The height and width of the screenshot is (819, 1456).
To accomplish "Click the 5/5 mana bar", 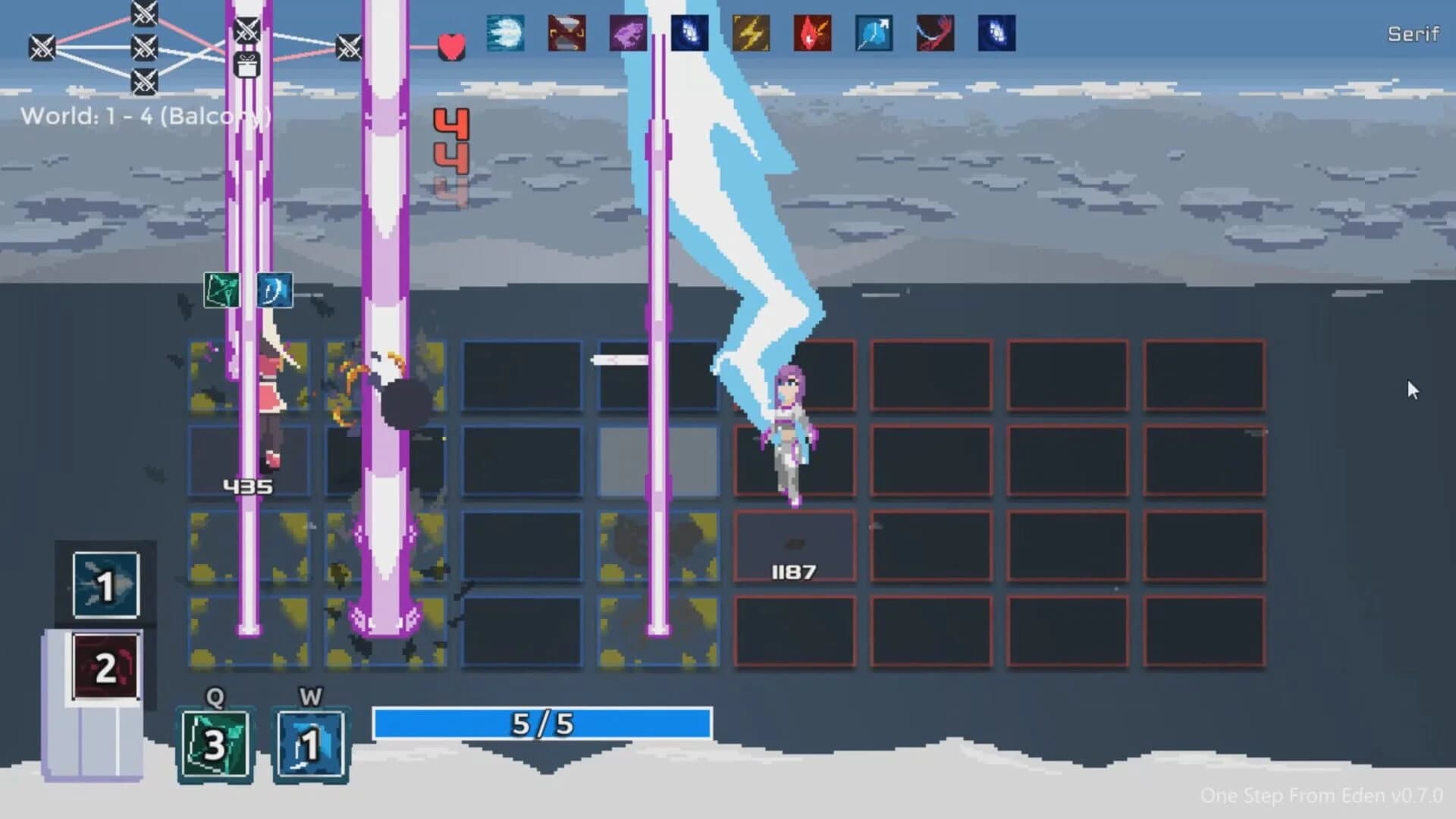I will [x=540, y=724].
